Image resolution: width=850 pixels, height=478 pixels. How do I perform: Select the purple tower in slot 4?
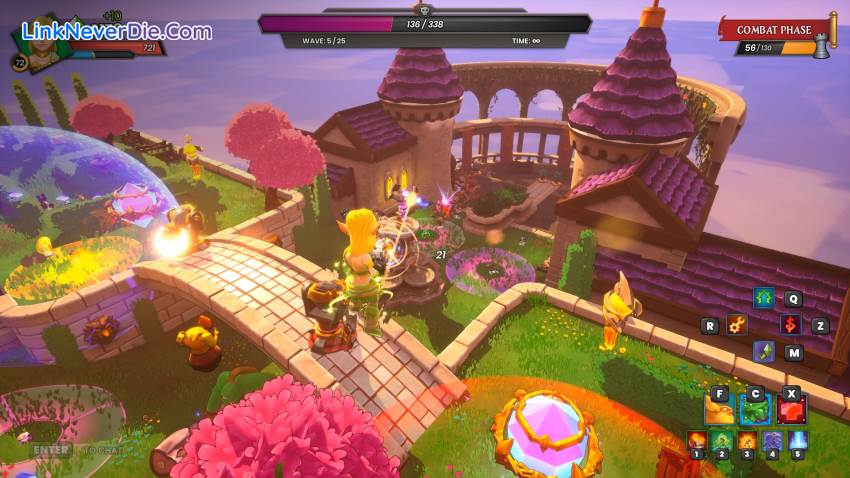pyautogui.click(x=772, y=441)
